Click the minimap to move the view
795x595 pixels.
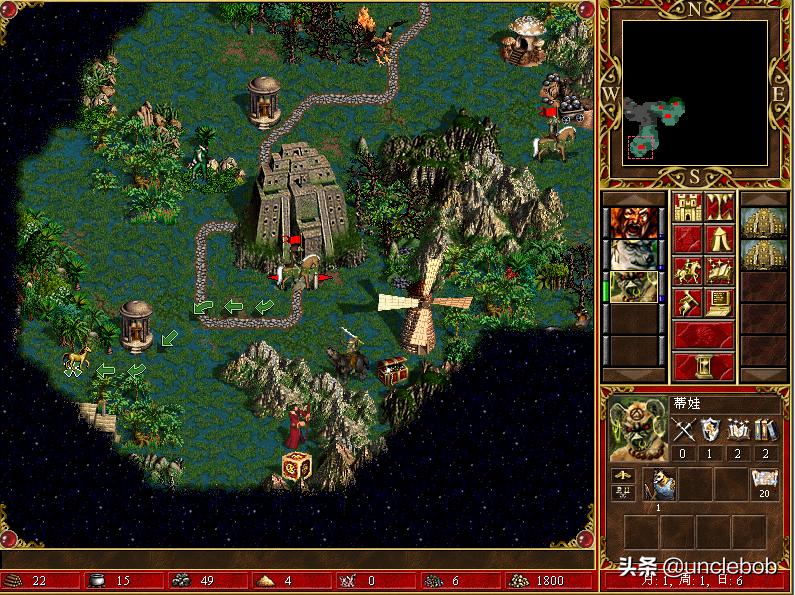(x=696, y=93)
